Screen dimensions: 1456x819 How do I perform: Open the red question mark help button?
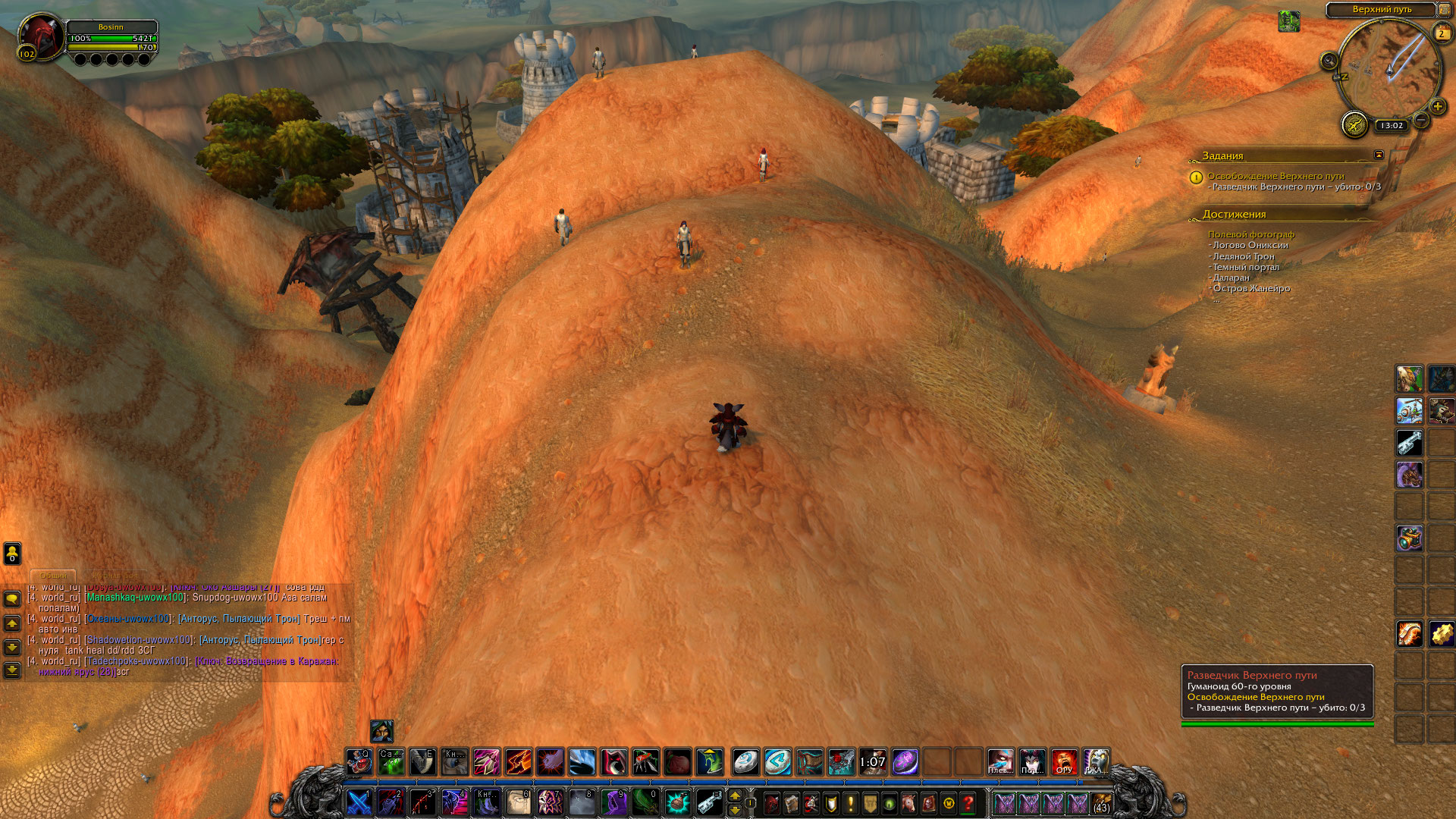pos(968,802)
